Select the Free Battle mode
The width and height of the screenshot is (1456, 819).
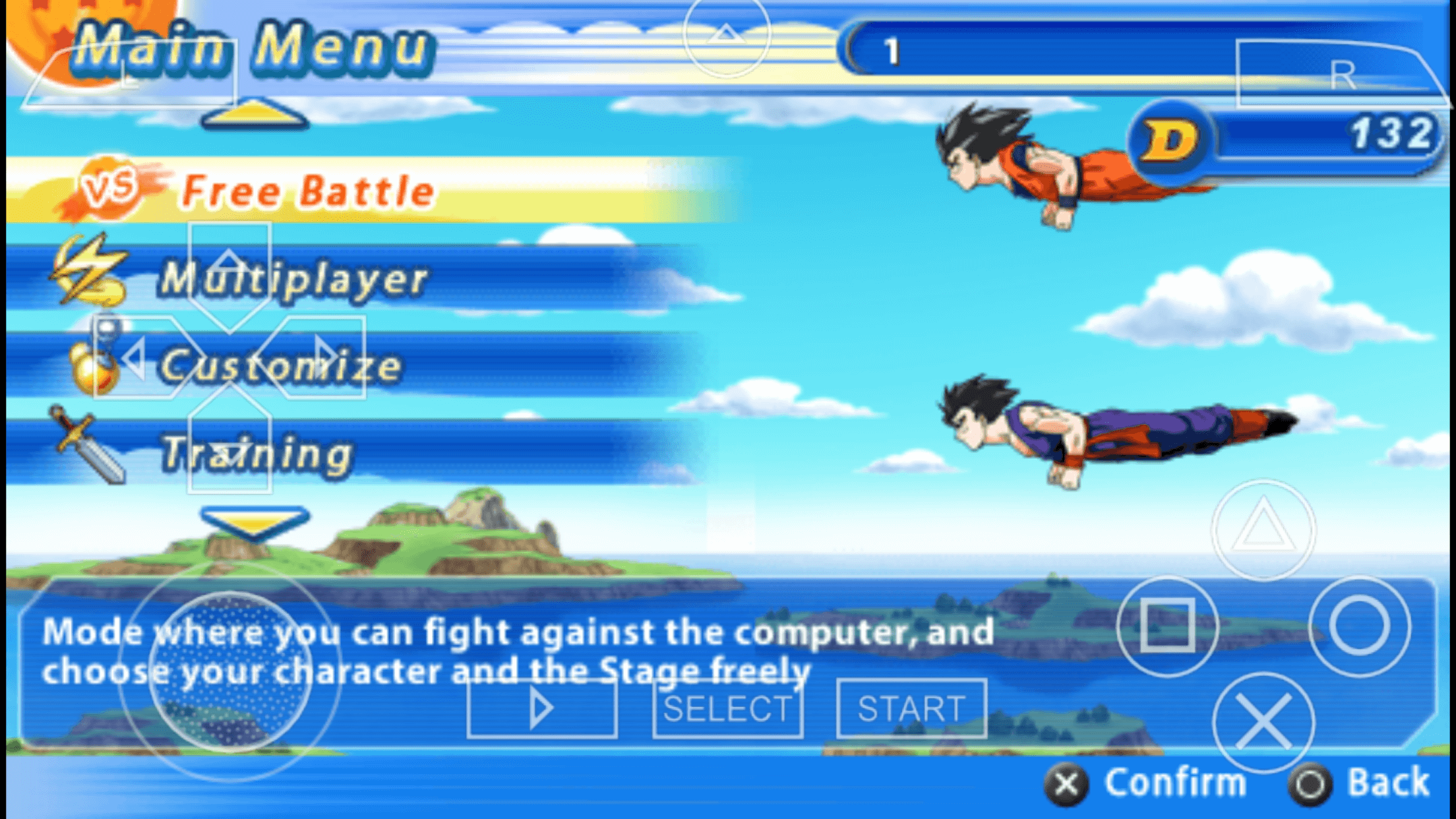tap(307, 191)
